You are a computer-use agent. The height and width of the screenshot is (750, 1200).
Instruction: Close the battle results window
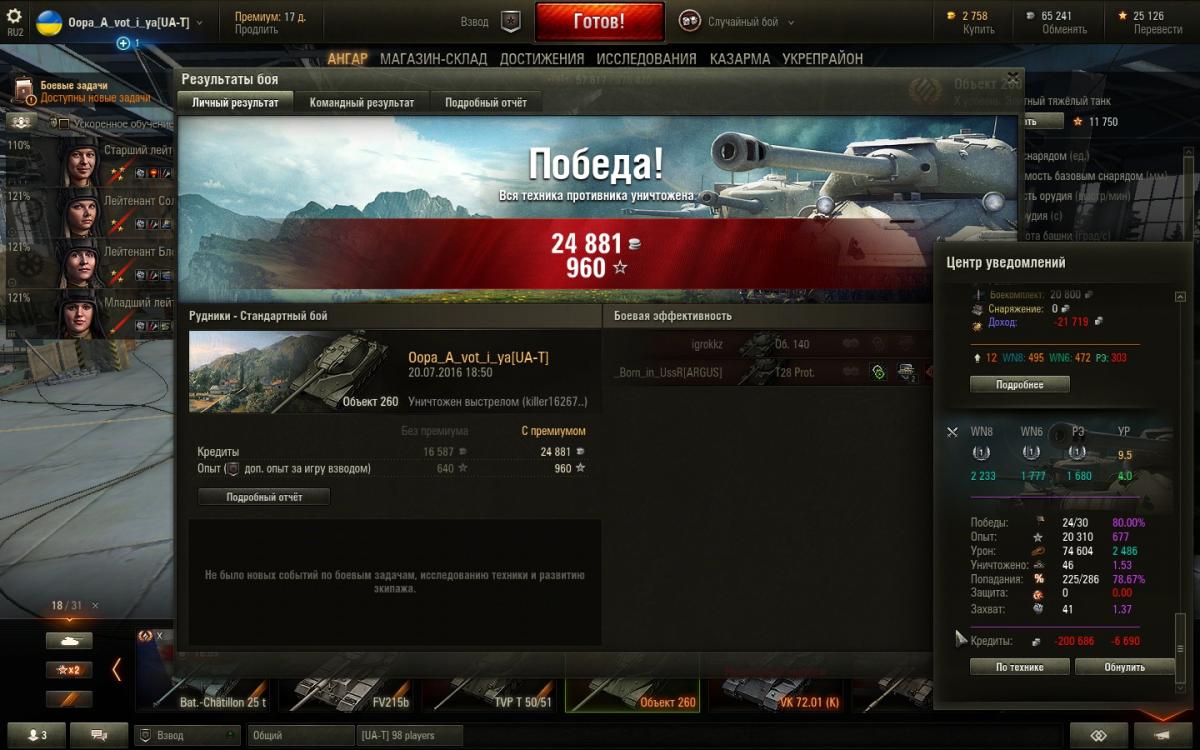[1012, 77]
